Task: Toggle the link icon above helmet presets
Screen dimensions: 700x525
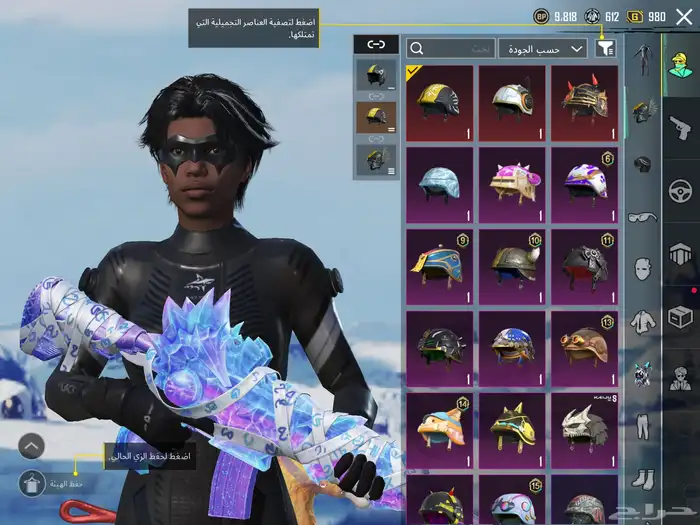Action: [376, 45]
